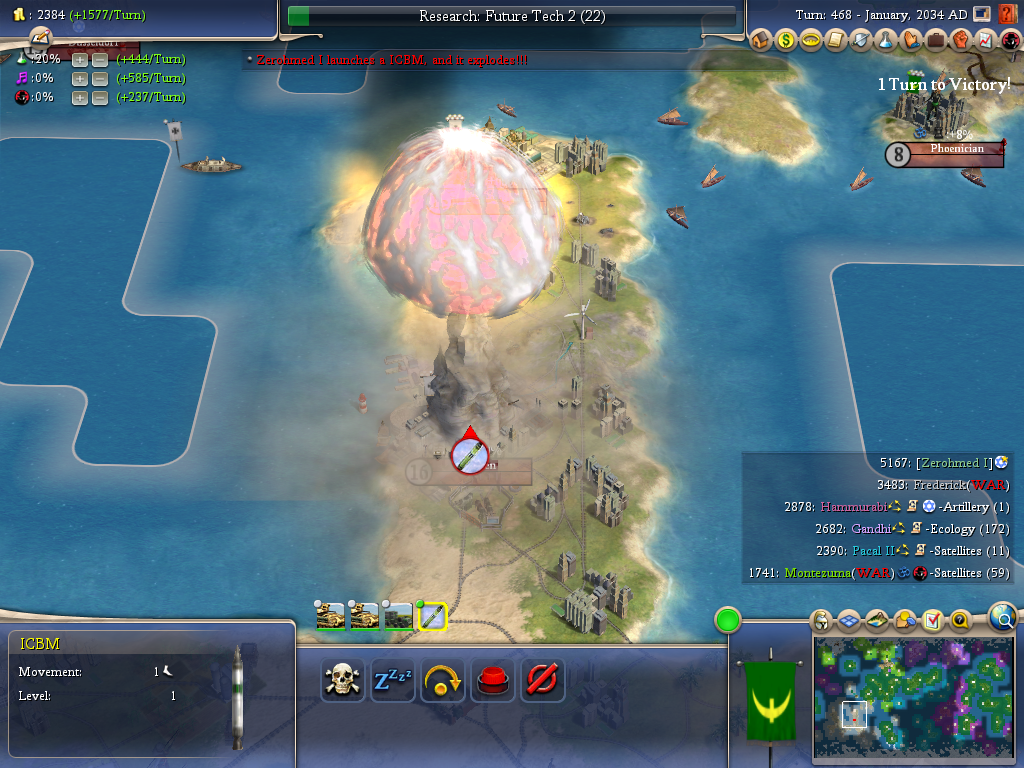End the turn with the green button
This screenshot has height=768, width=1024.
pos(727,620)
